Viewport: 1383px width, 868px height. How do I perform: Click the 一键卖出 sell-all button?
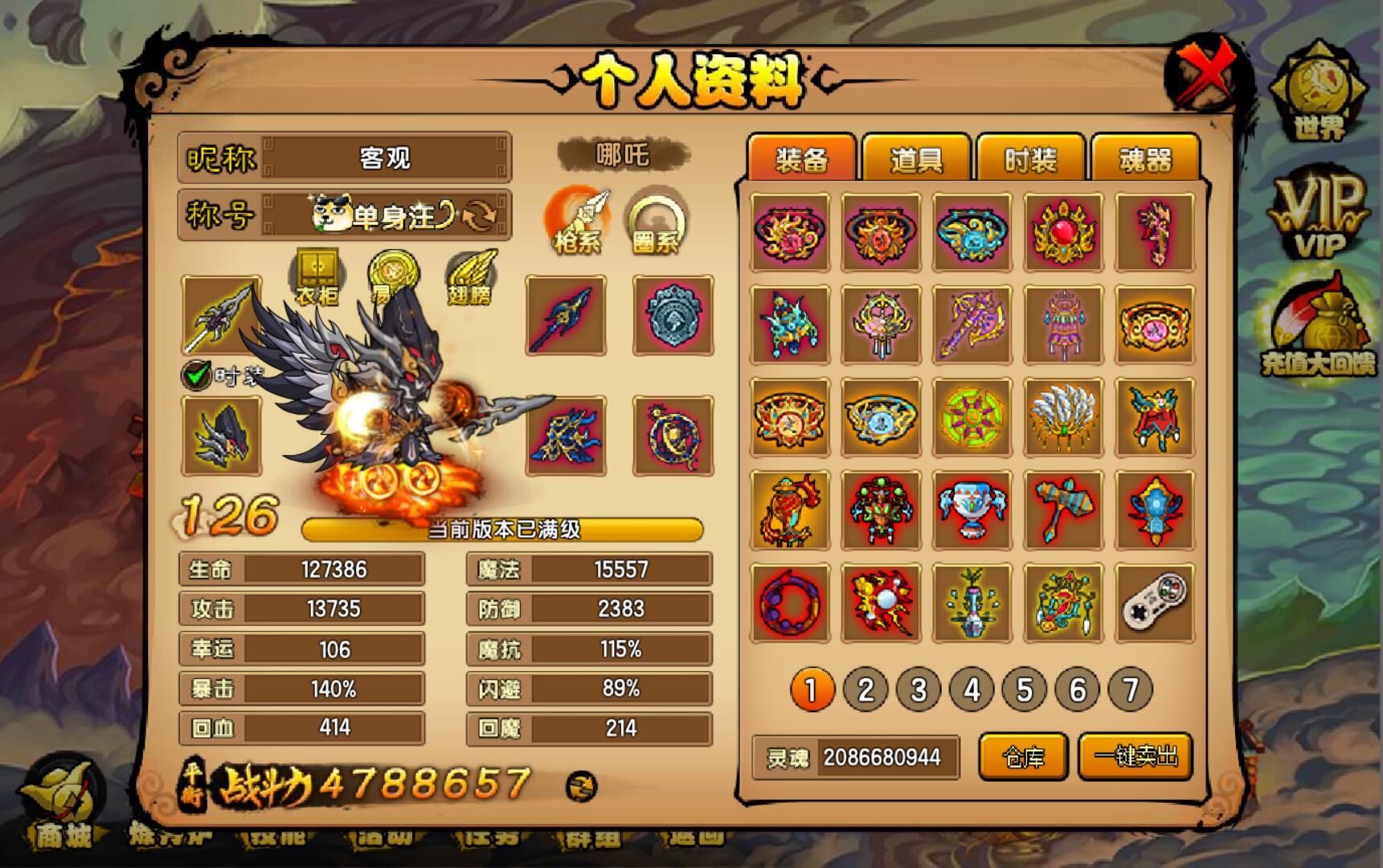click(1135, 756)
